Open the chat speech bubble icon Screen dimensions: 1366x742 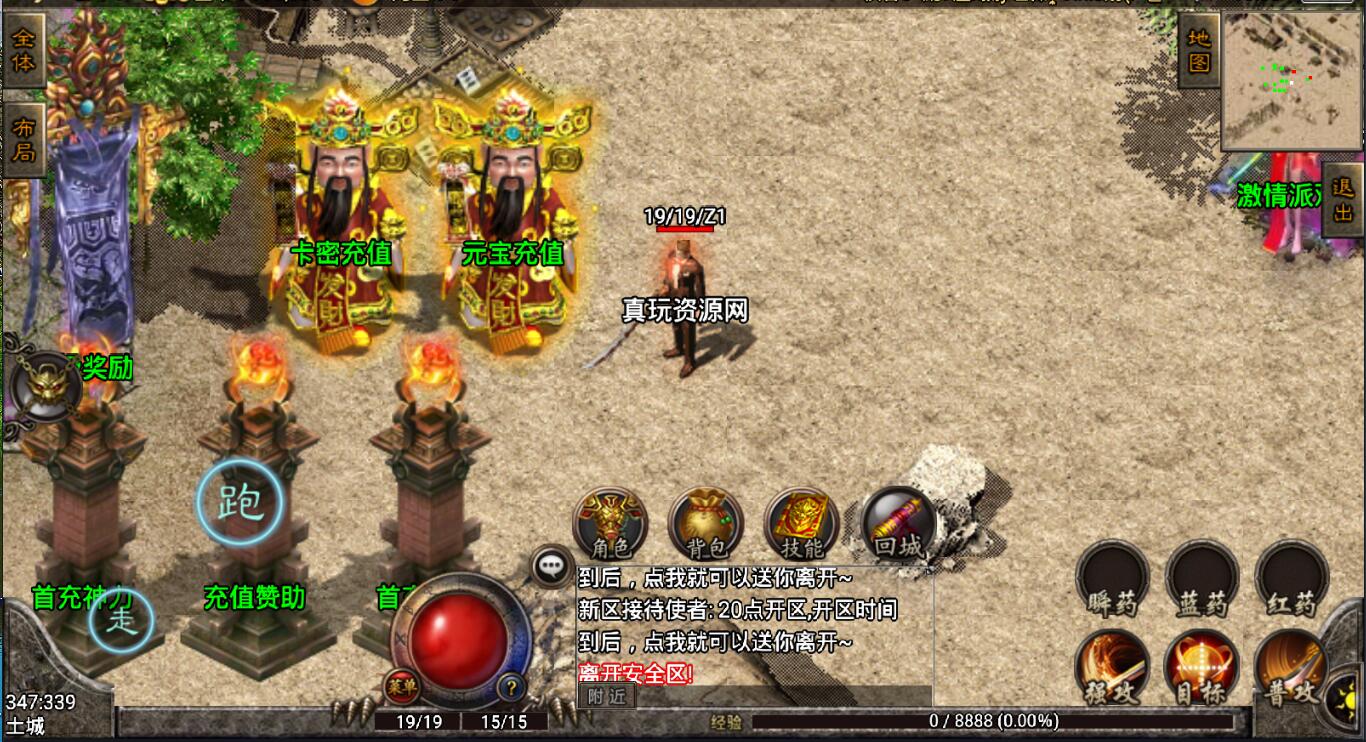coord(552,566)
